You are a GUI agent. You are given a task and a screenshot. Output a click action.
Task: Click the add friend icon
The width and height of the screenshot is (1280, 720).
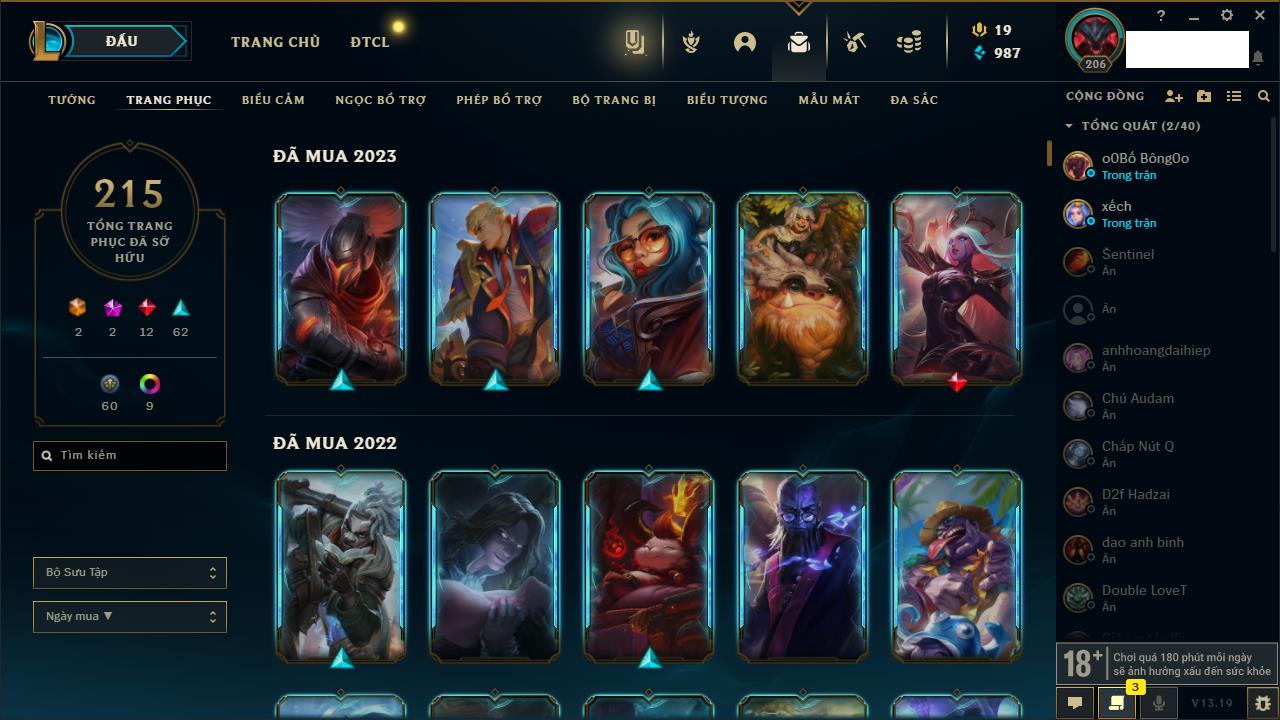[1174, 96]
